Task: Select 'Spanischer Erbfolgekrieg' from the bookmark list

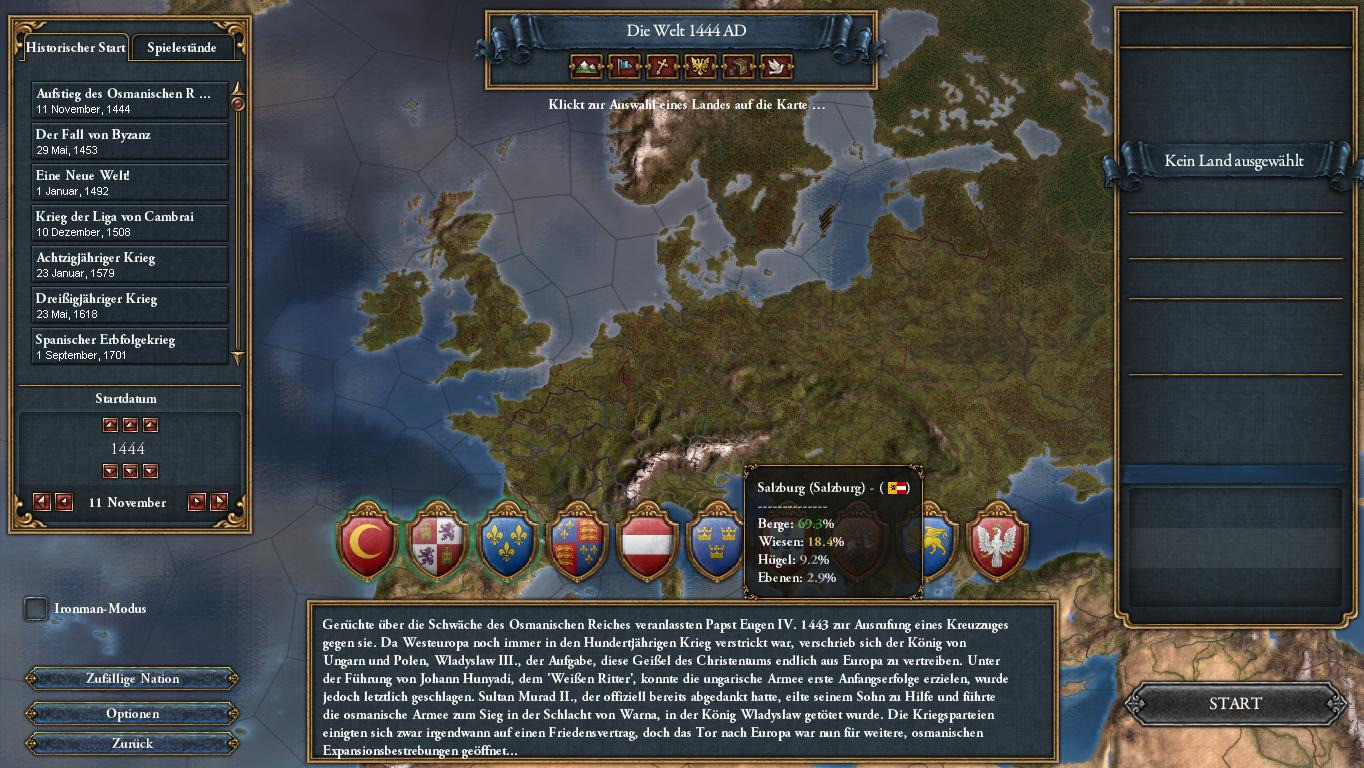Action: coord(130,346)
